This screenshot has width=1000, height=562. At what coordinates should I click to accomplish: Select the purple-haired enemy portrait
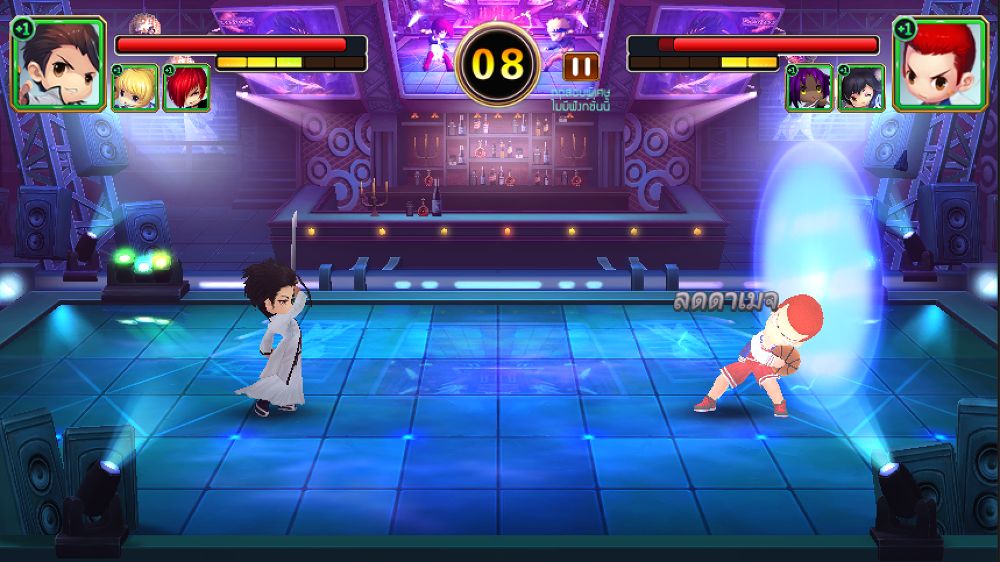click(809, 88)
